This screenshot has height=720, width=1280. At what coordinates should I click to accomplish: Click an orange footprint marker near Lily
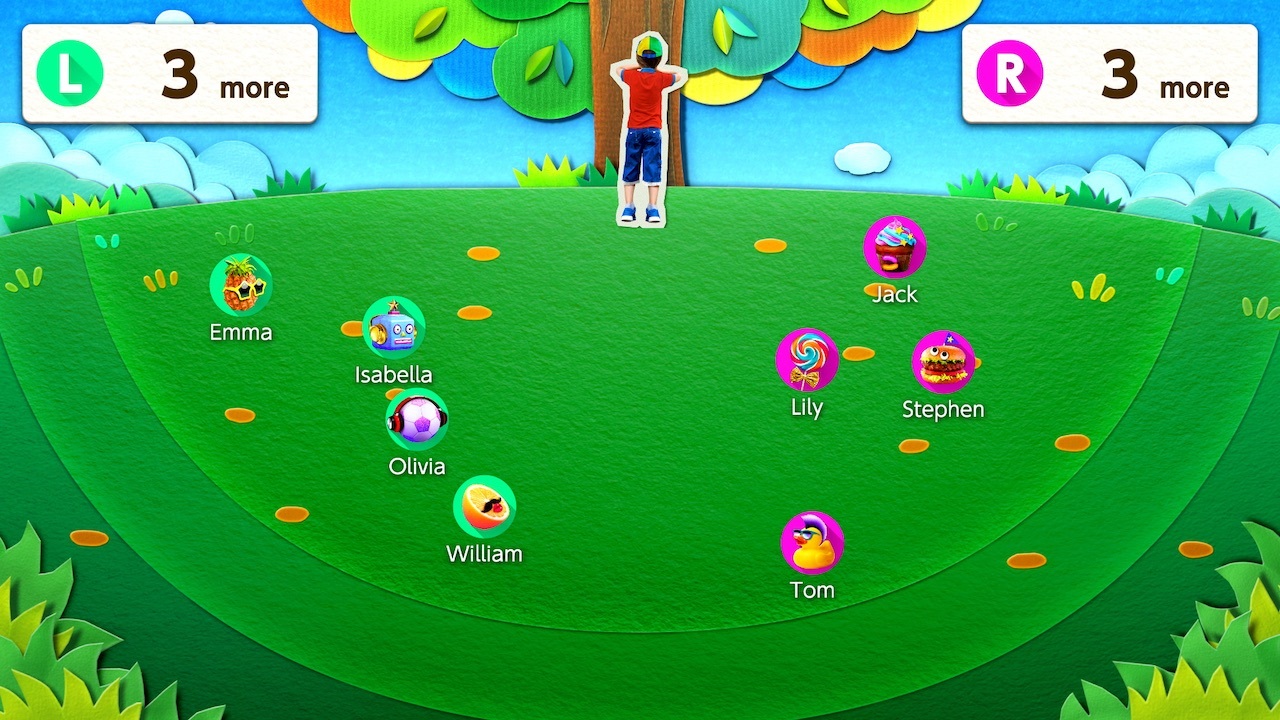[857, 352]
